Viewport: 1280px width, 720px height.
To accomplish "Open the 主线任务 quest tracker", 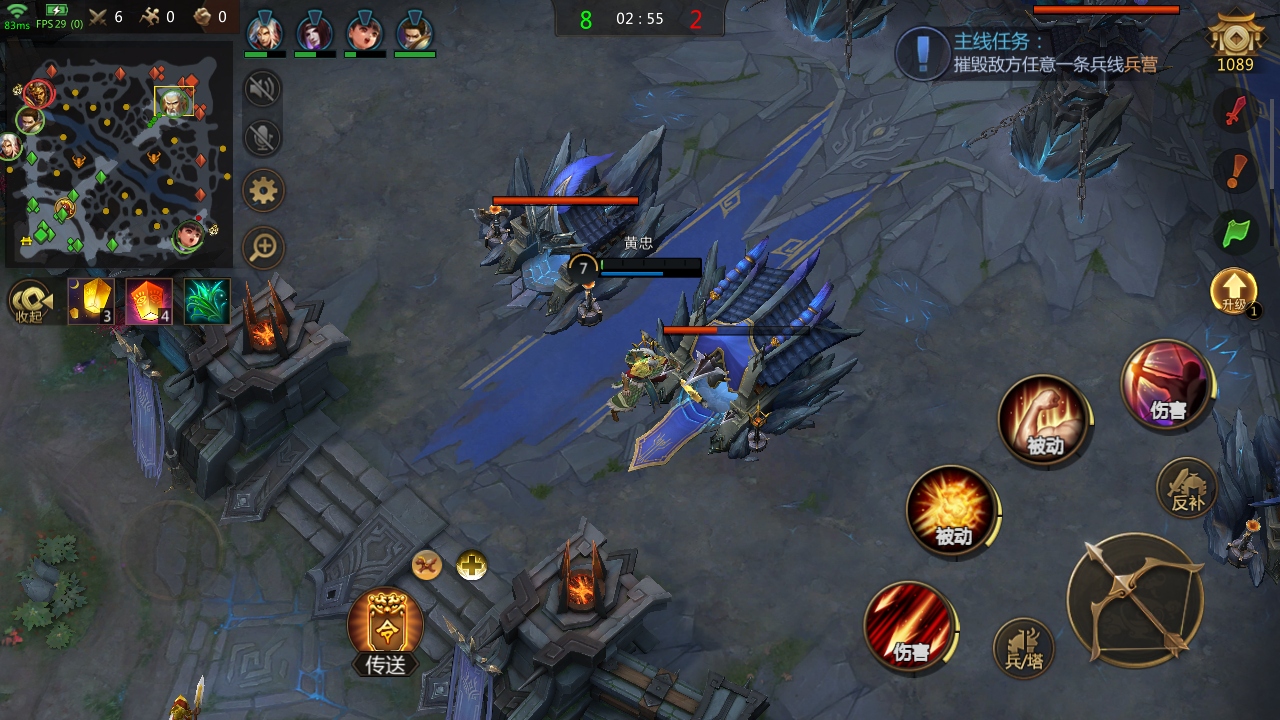I will coord(1030,53).
